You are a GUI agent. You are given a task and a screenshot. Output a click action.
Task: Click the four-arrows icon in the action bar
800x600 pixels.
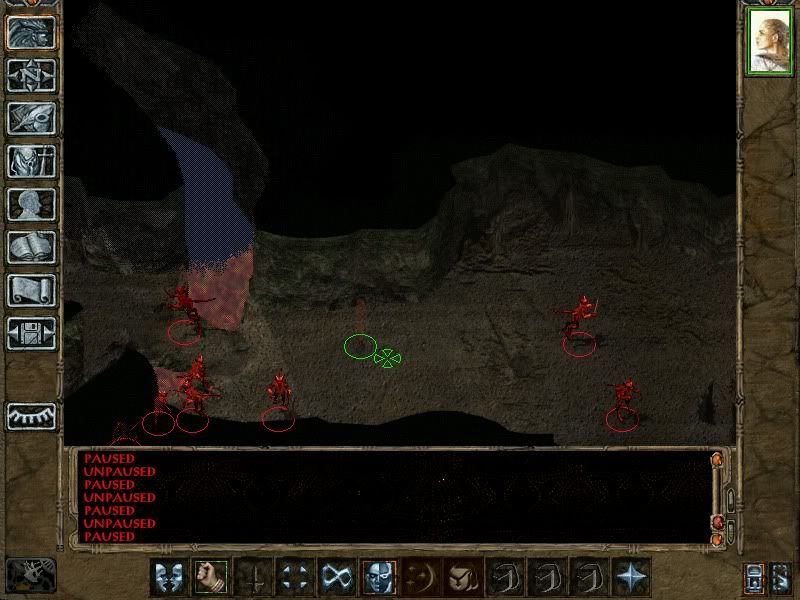295,576
